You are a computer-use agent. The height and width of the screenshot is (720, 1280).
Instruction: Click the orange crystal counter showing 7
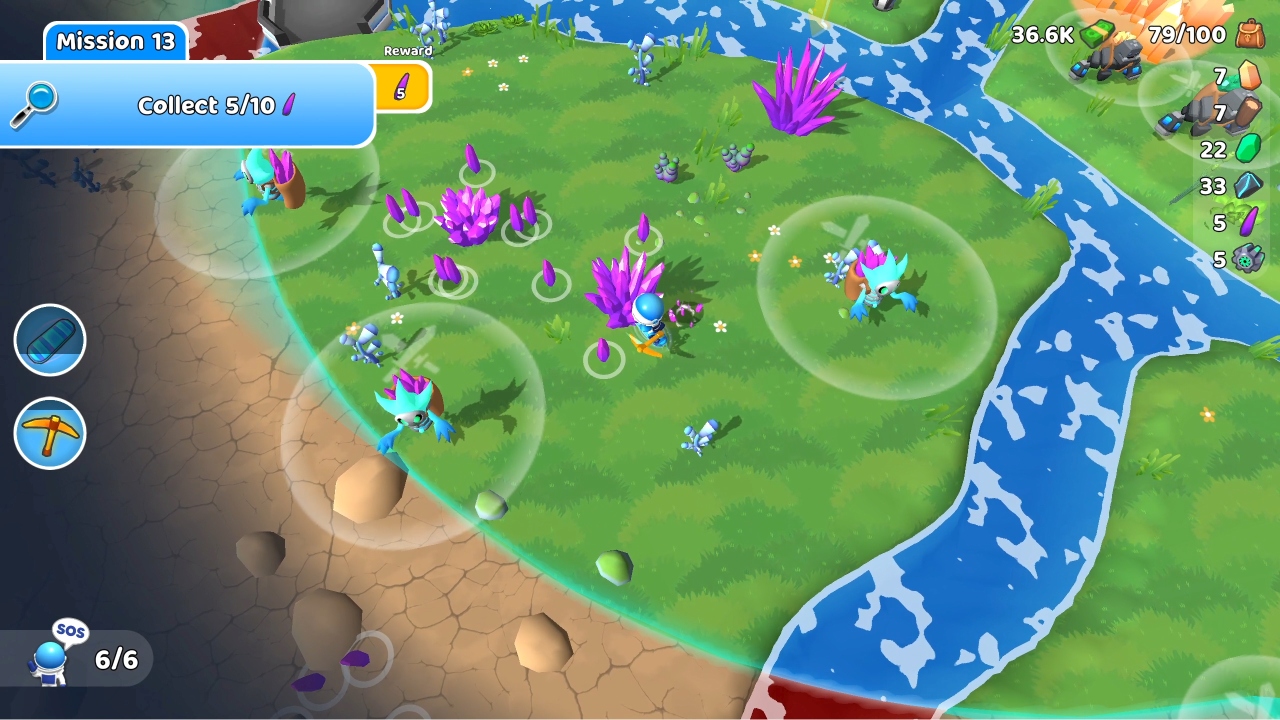click(1246, 77)
